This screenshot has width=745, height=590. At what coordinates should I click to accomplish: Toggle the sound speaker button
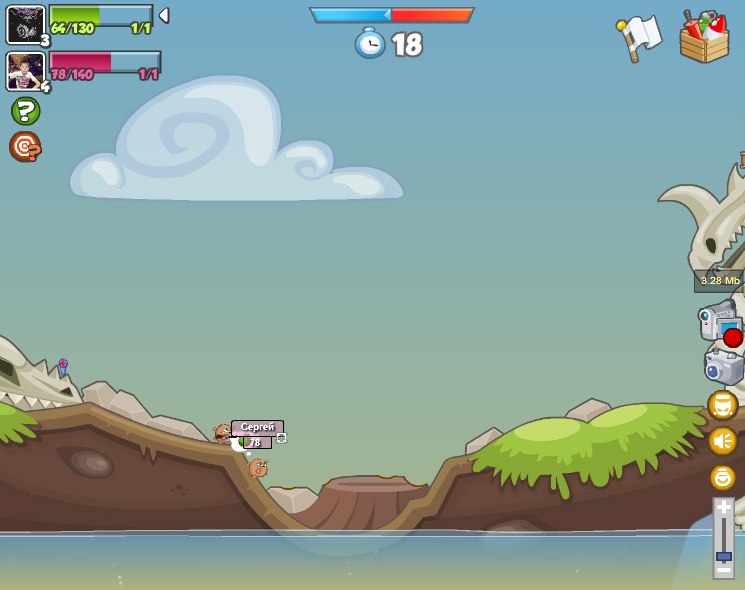tap(722, 441)
